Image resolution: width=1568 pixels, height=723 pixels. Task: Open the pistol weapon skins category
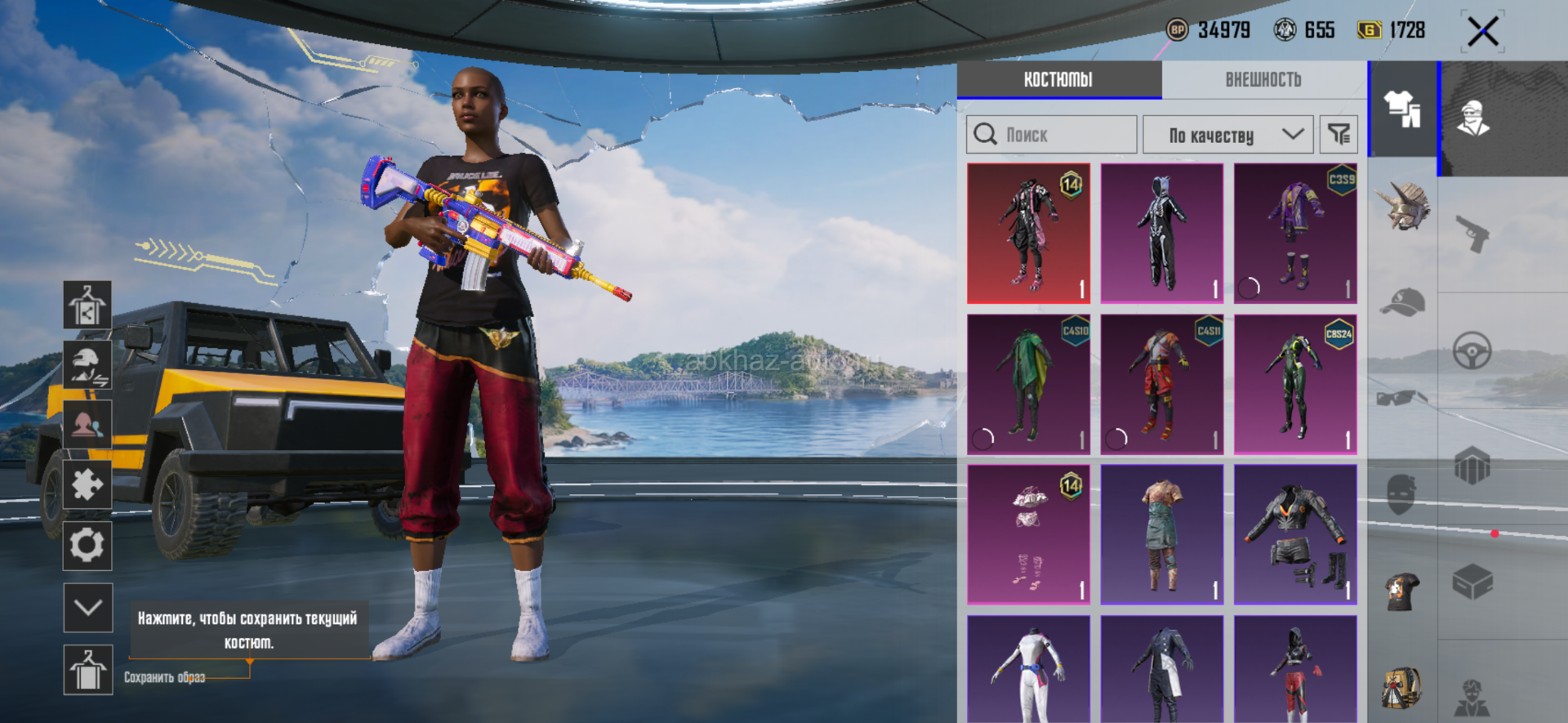(1473, 234)
